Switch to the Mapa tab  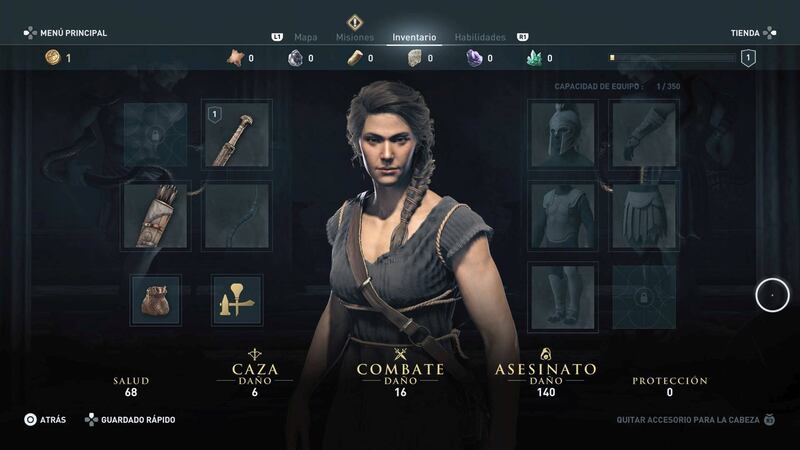[305, 37]
